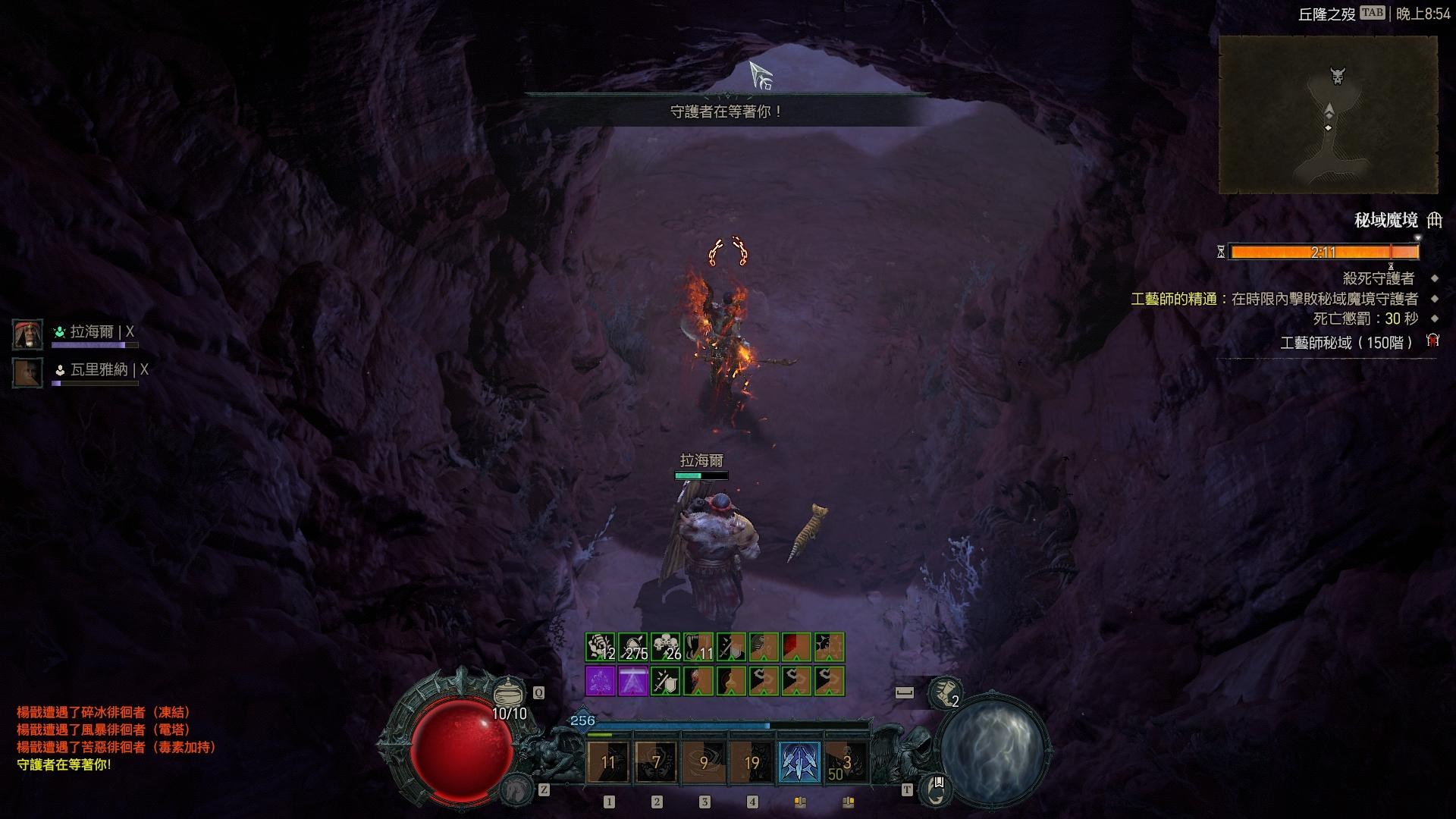The width and height of the screenshot is (1456, 819).
Task: Inspect the first purple buff icon
Action: [600, 681]
